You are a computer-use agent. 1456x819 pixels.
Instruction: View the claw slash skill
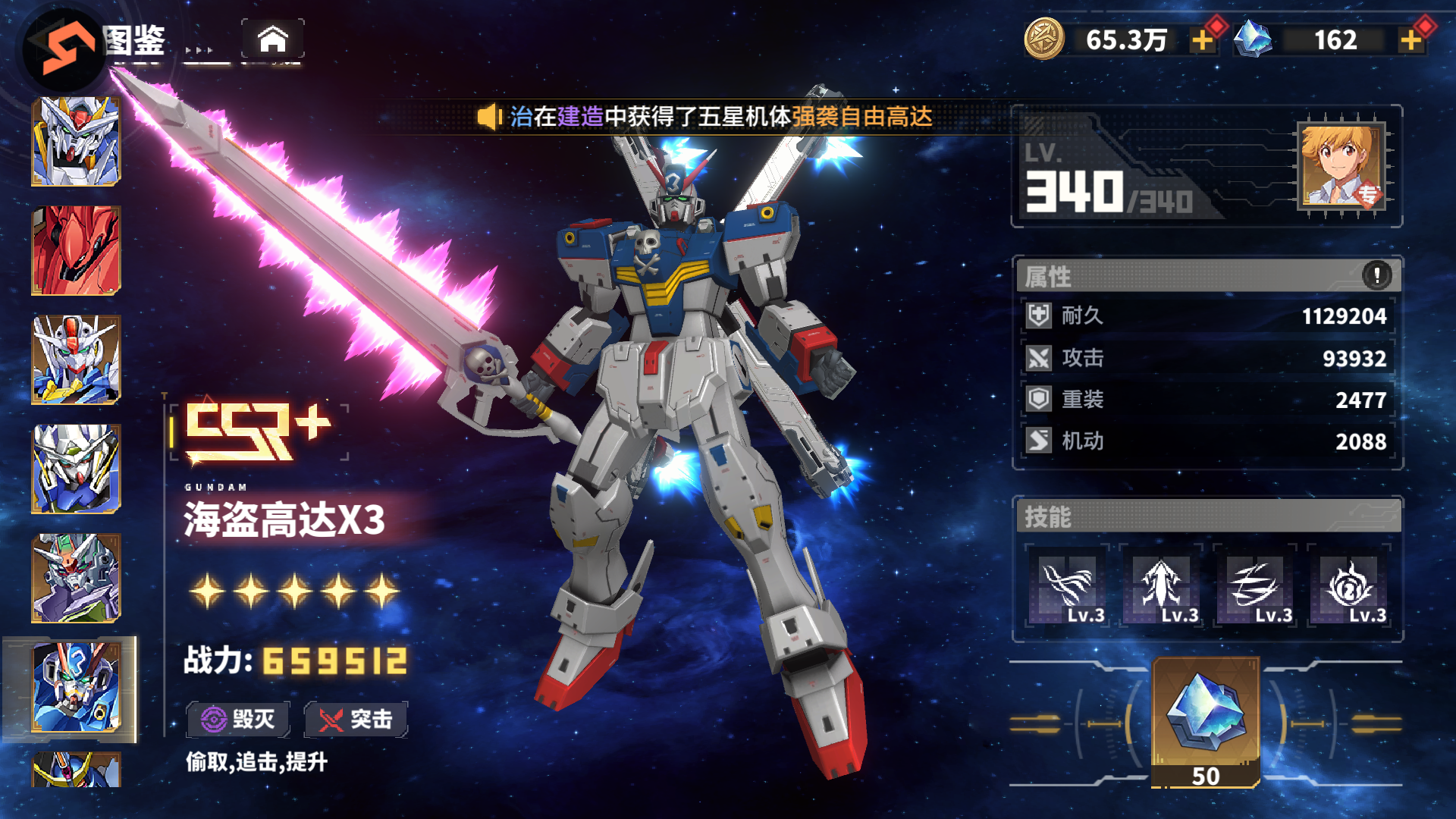1068,586
